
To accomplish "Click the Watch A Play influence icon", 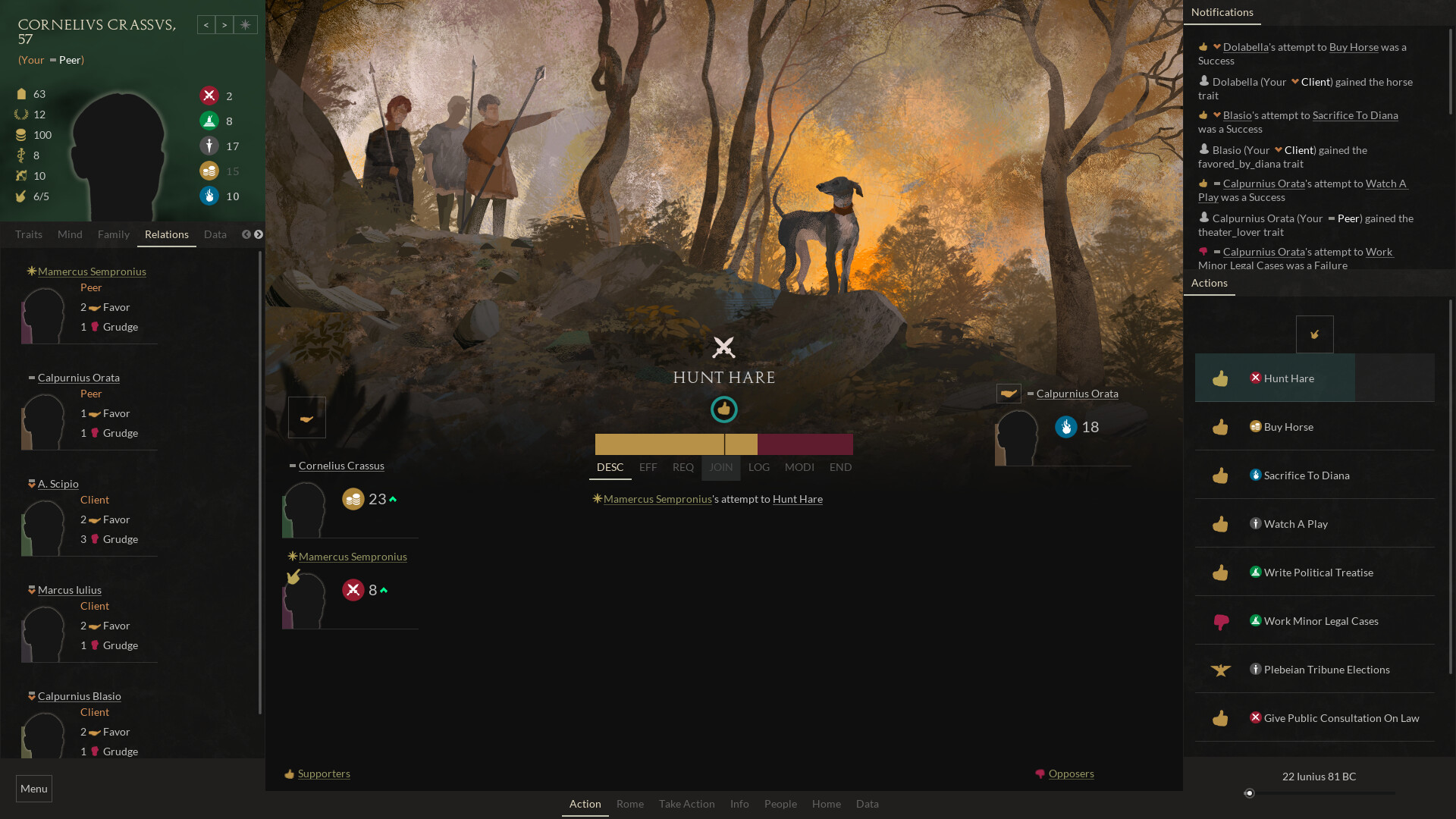I will tap(1257, 524).
